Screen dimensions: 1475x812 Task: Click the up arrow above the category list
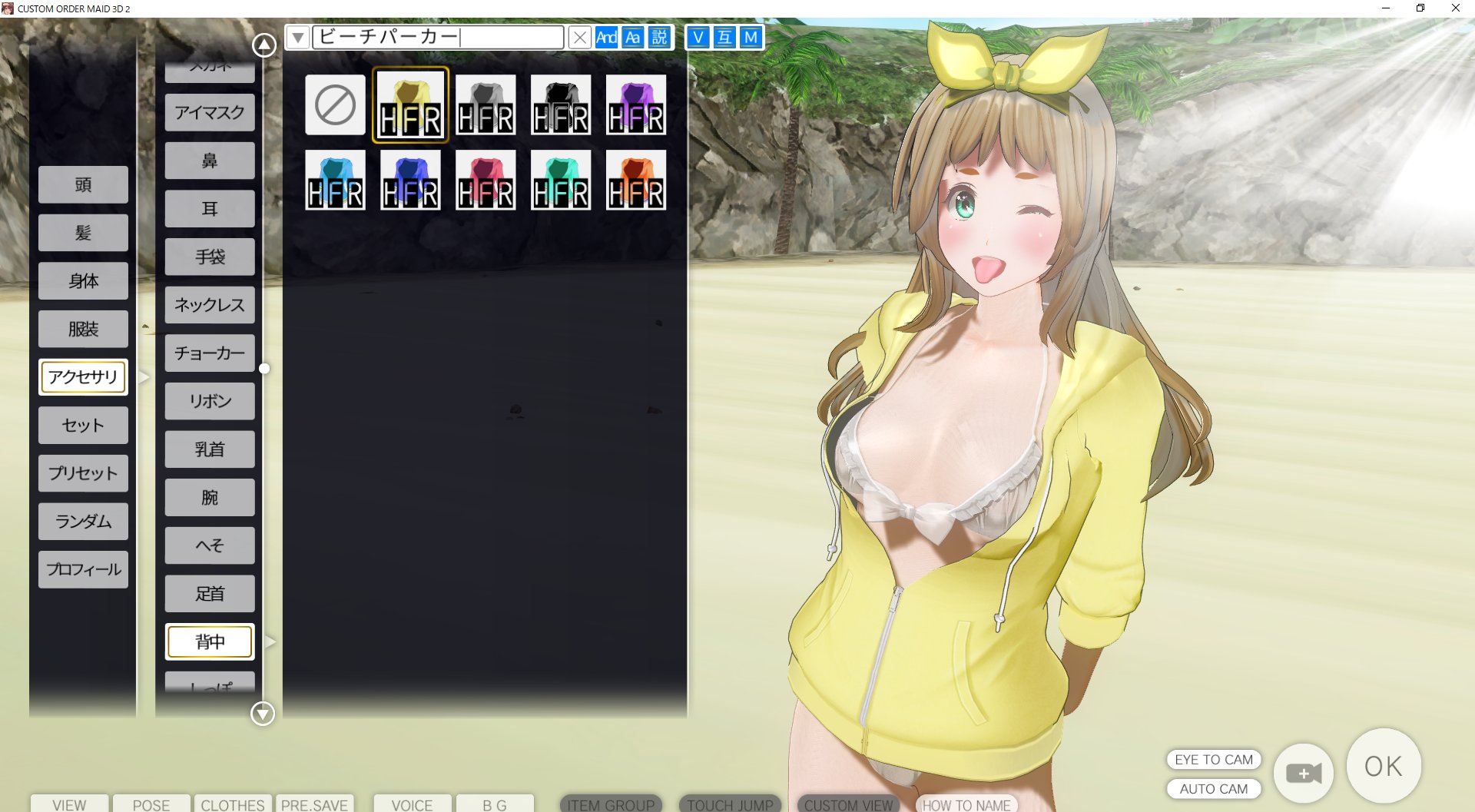click(x=262, y=44)
